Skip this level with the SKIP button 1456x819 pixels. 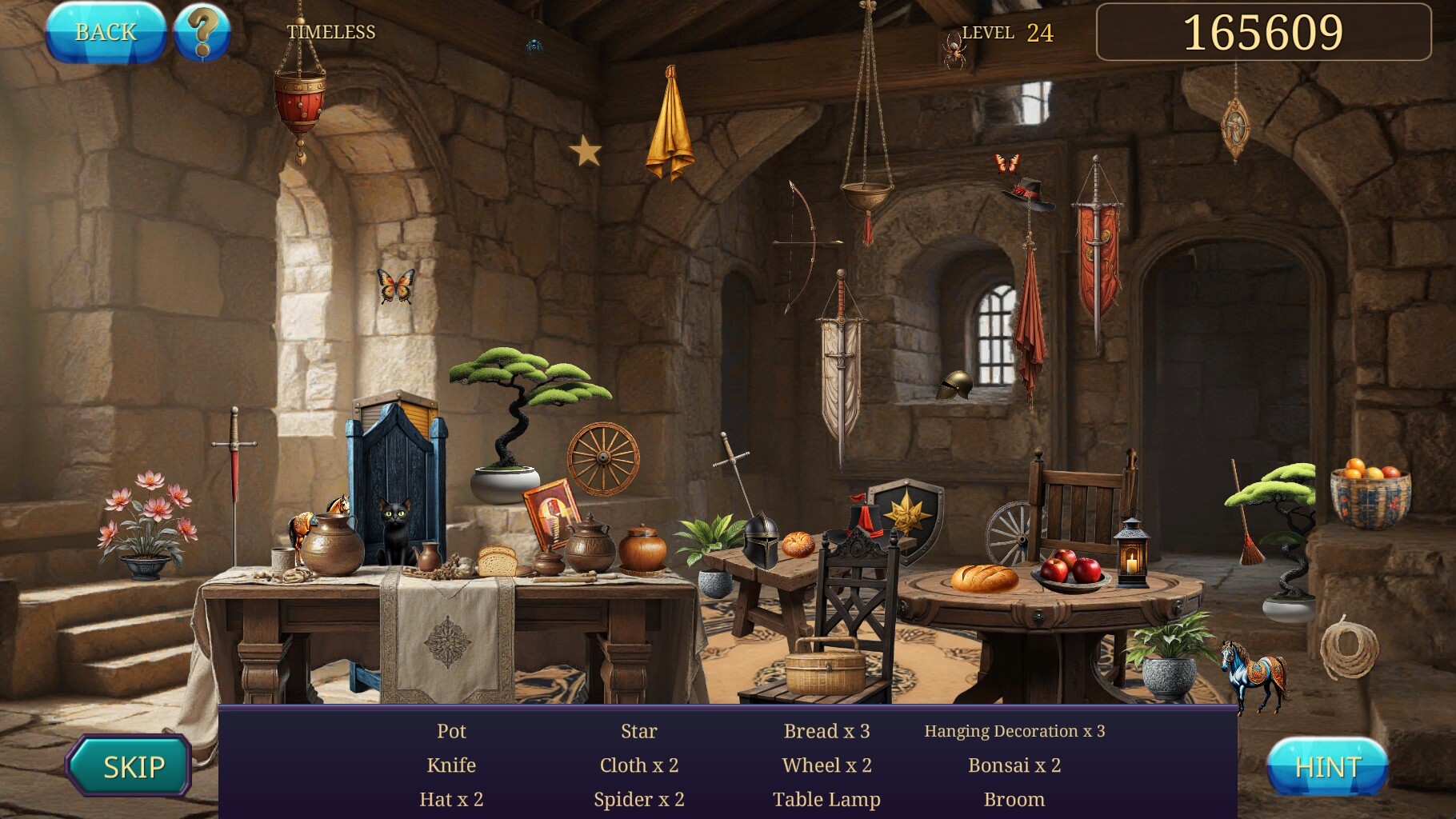click(x=130, y=766)
